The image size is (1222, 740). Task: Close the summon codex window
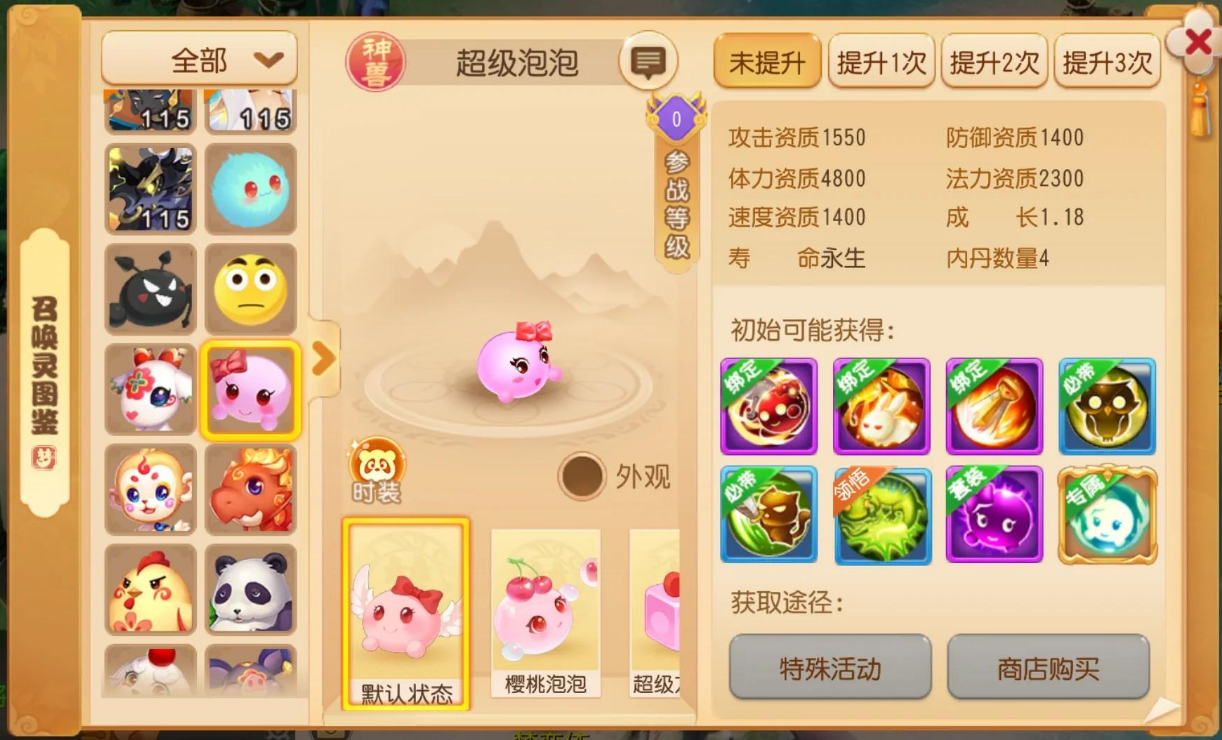tap(1197, 42)
